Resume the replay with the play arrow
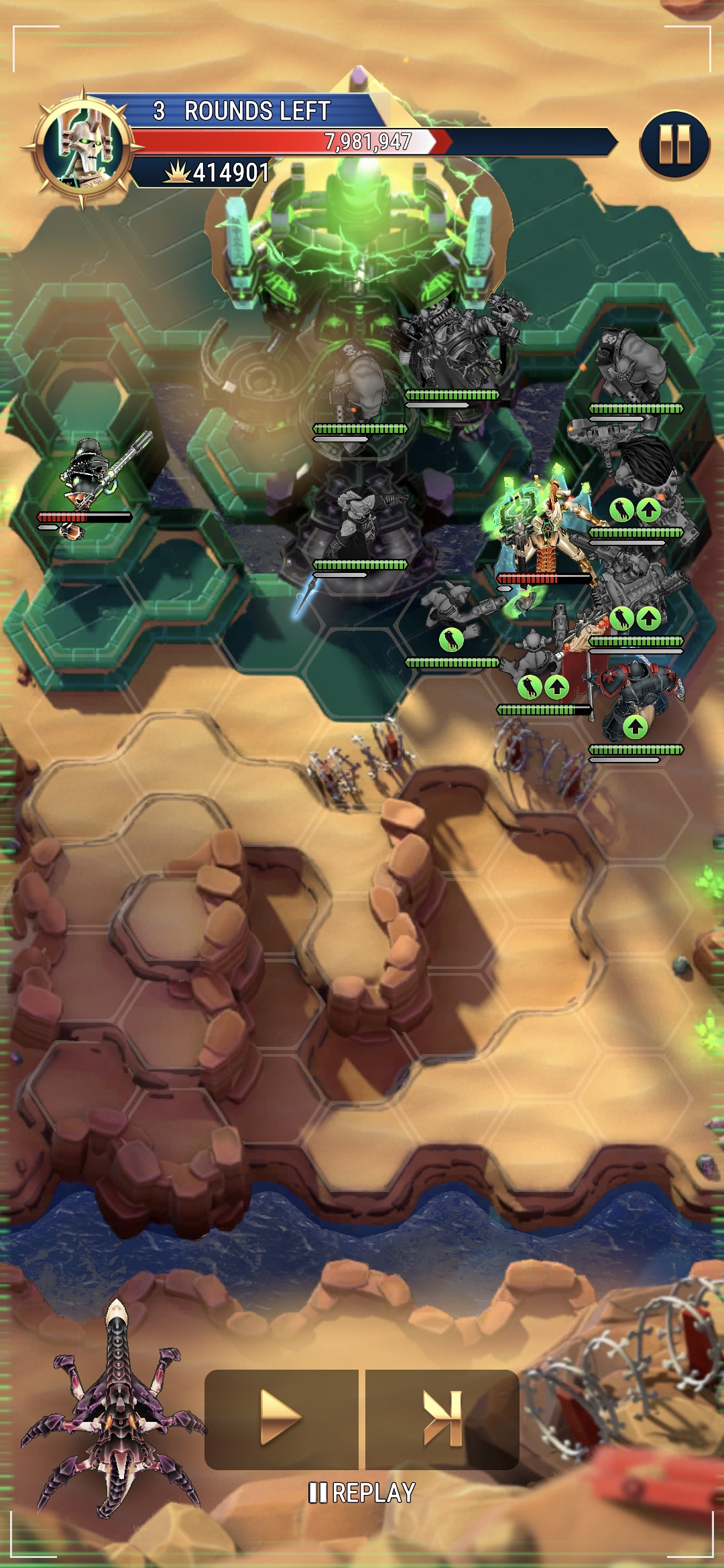The height and width of the screenshot is (1568, 724). [280, 1418]
